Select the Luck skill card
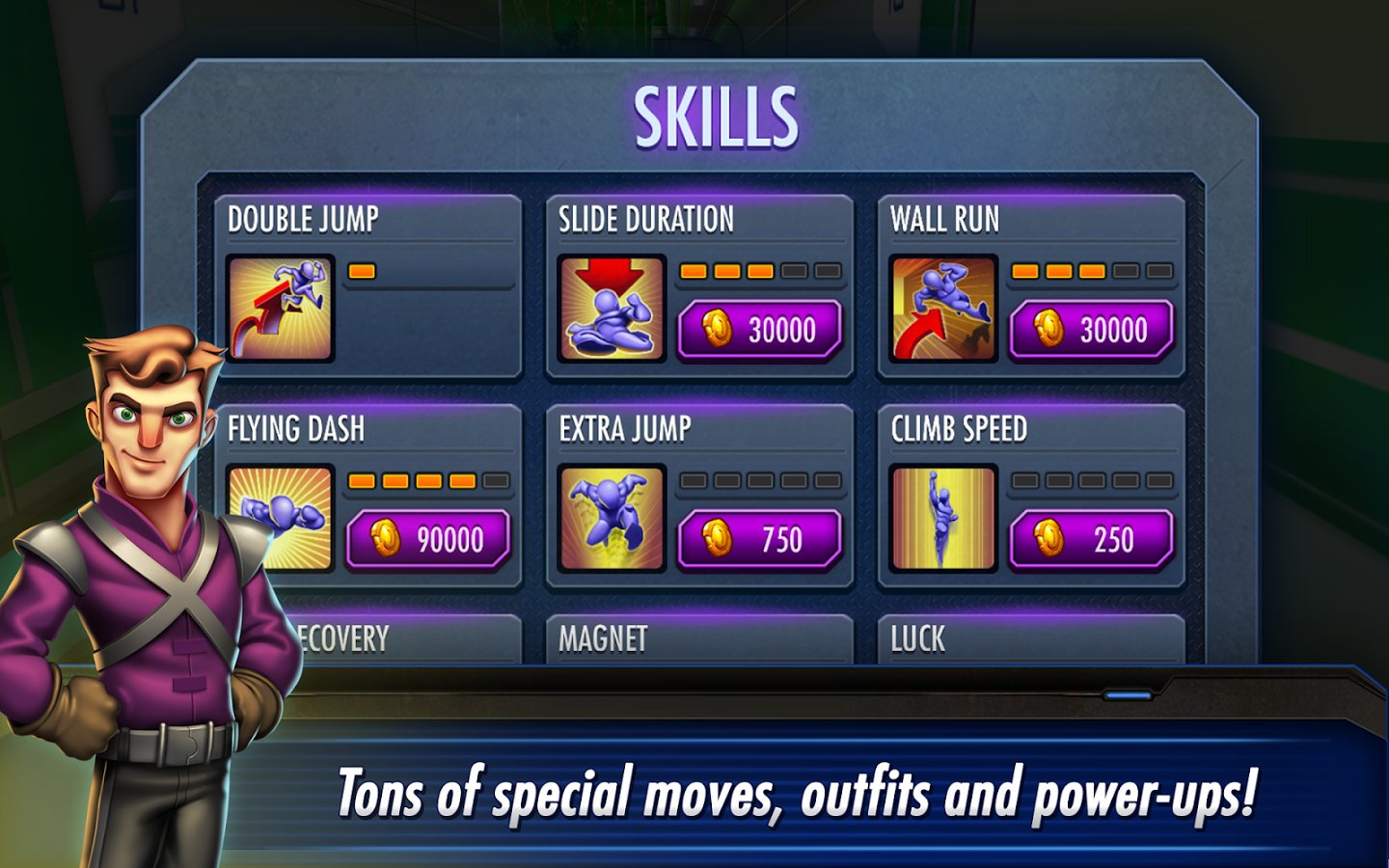 point(1030,639)
